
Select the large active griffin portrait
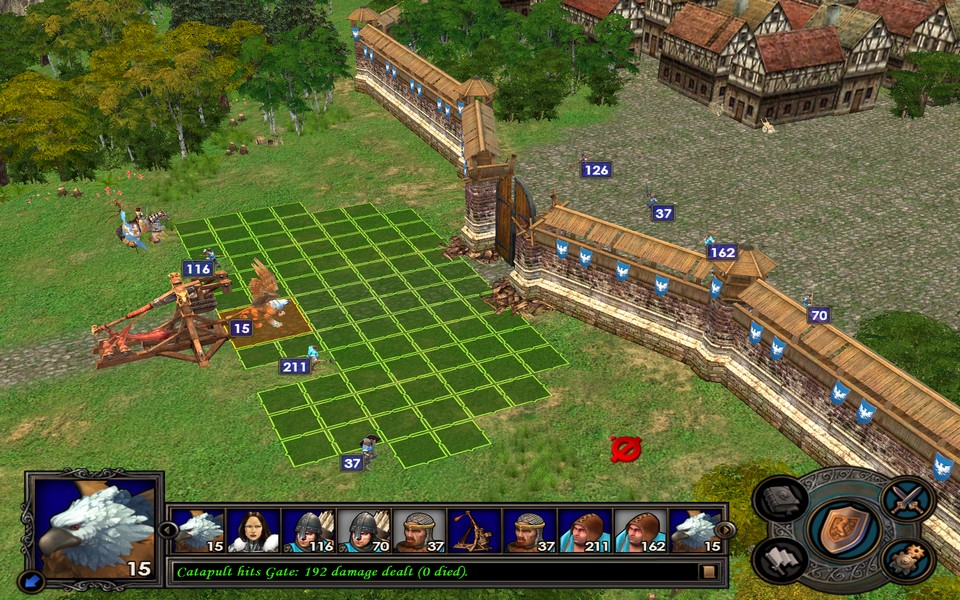95,527
